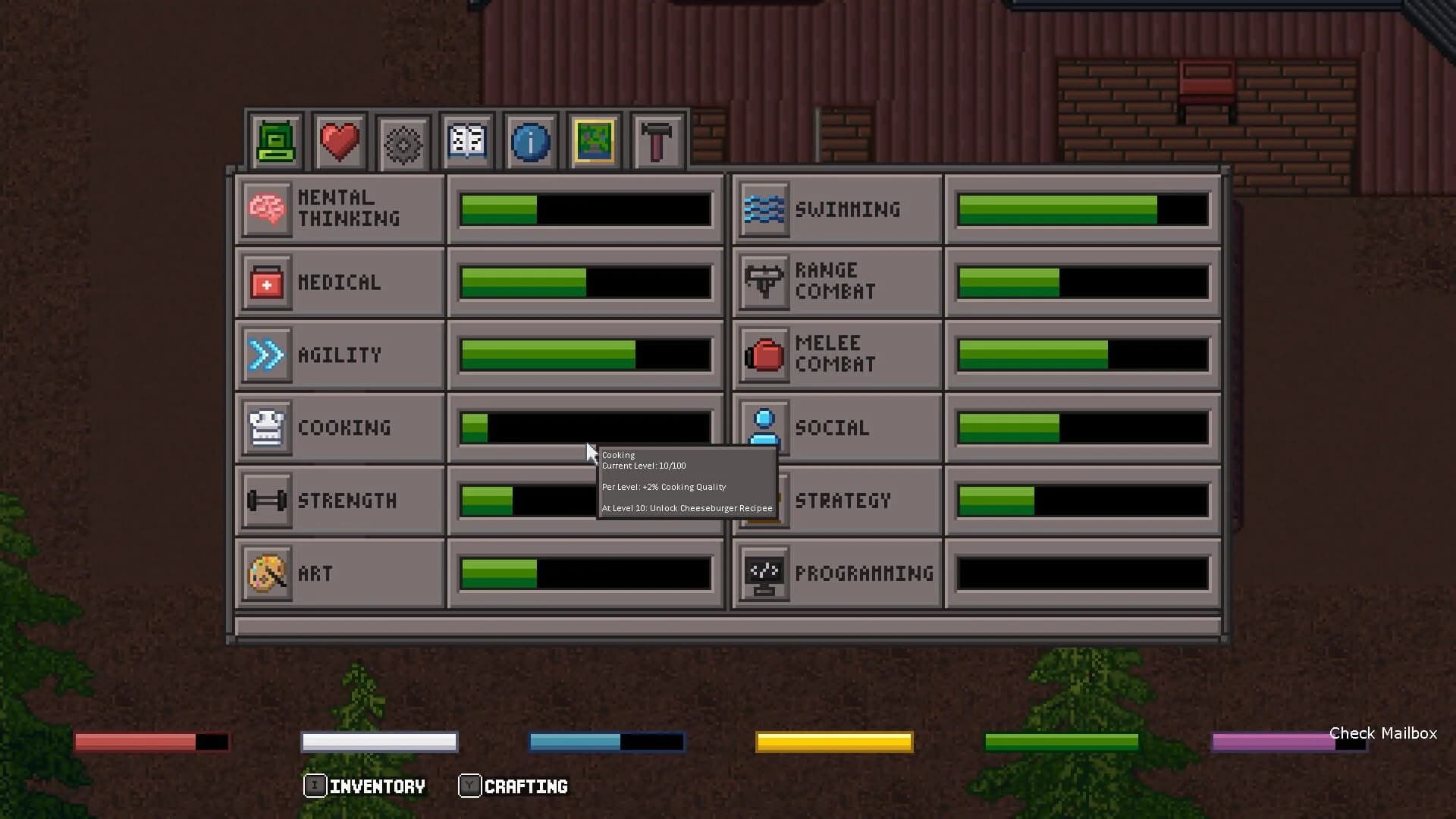Select the Swimming waves icon

764,209
